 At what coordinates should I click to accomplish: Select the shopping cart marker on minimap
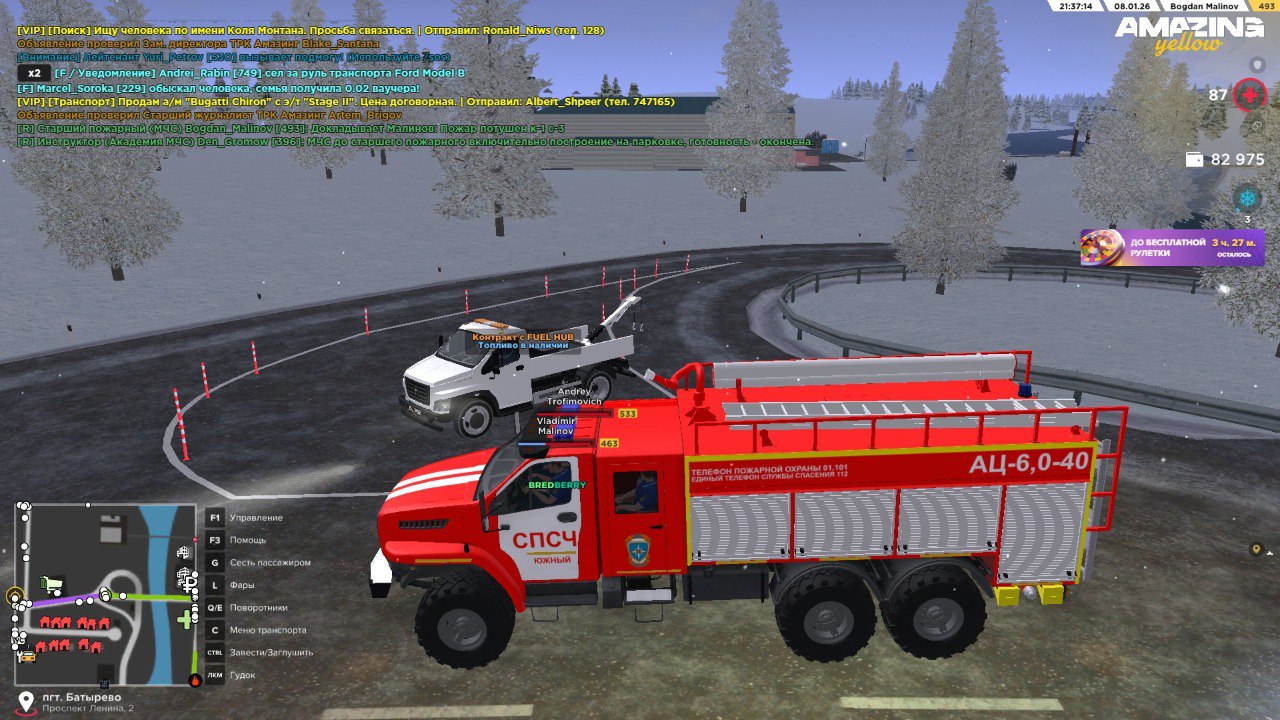50,583
